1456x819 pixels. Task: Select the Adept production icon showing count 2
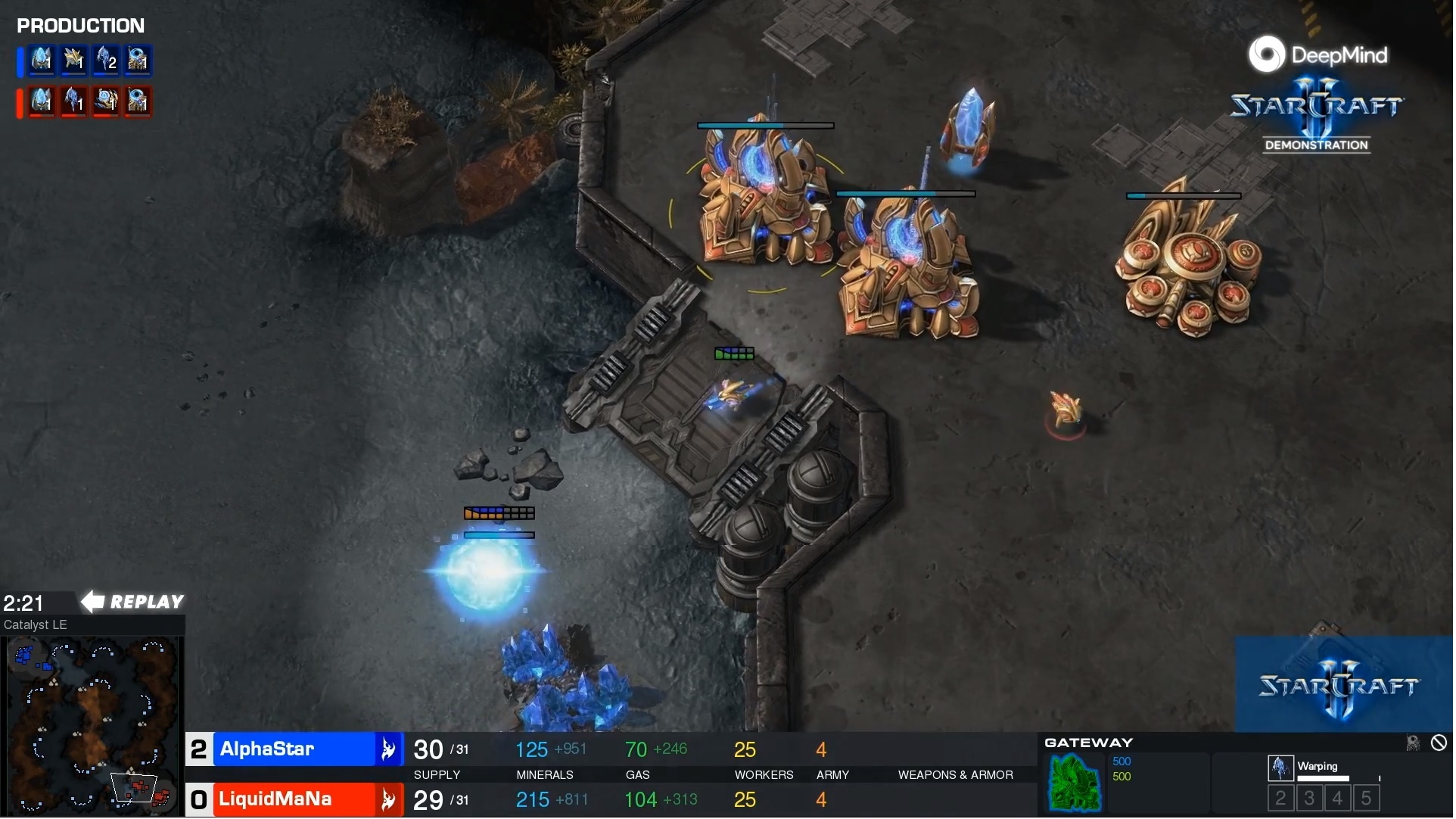tap(106, 61)
